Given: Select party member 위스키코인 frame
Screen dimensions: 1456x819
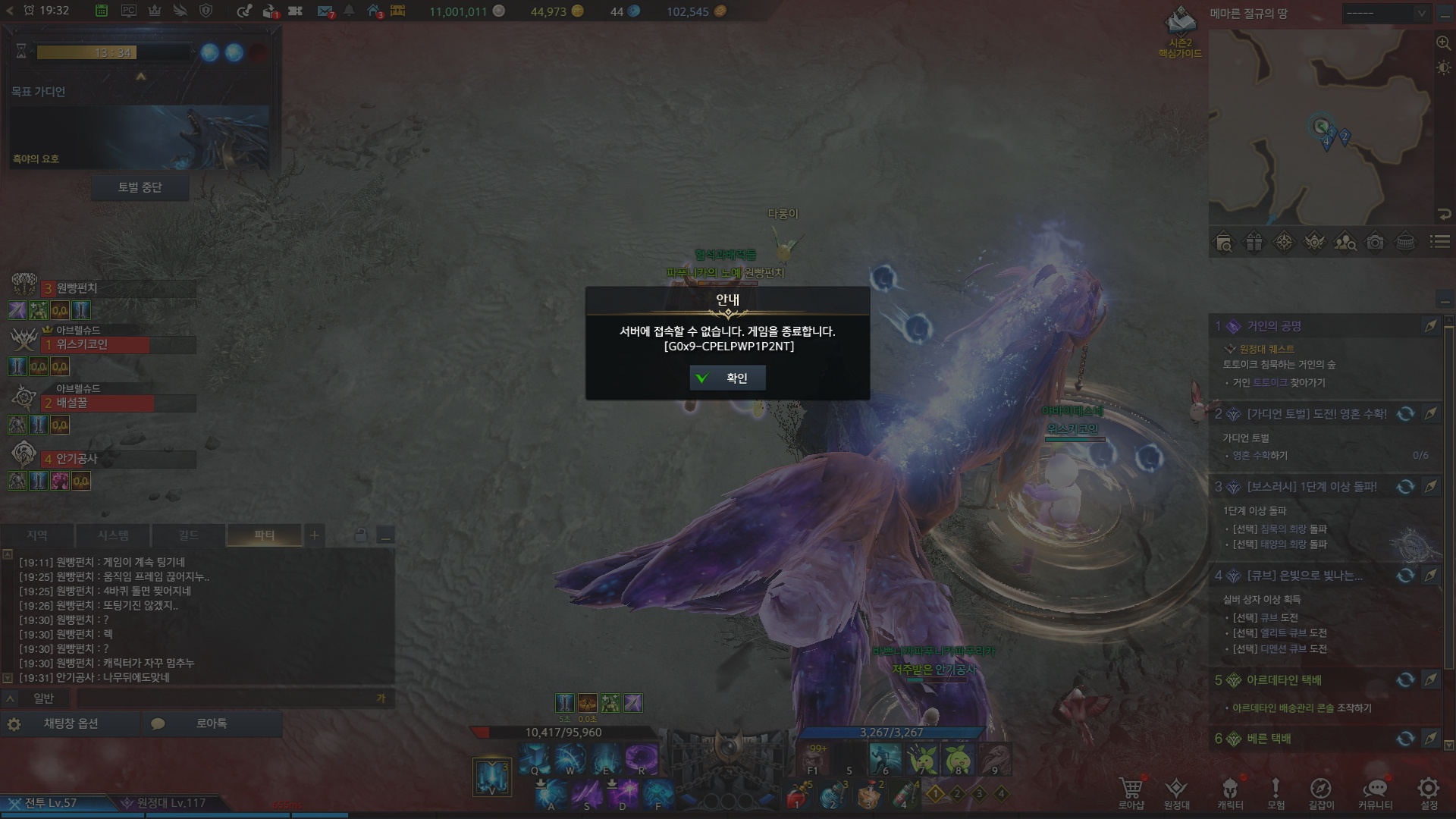Looking at the screenshot, I should 118,345.
